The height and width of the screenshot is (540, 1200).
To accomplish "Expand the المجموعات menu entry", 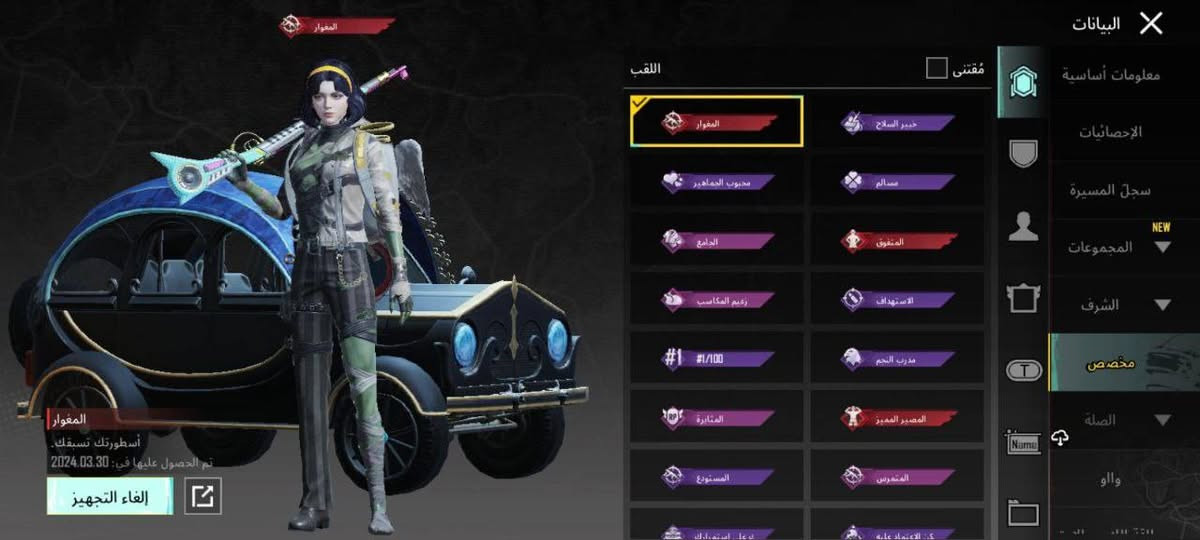I will point(1110,247).
